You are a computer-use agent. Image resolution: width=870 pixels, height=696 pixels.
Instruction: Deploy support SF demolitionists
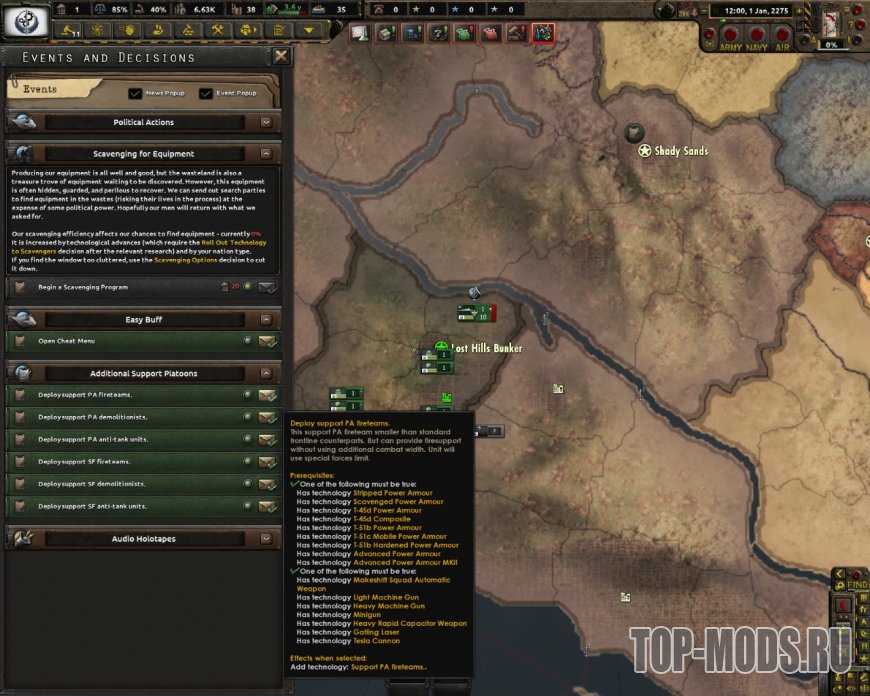coord(267,484)
